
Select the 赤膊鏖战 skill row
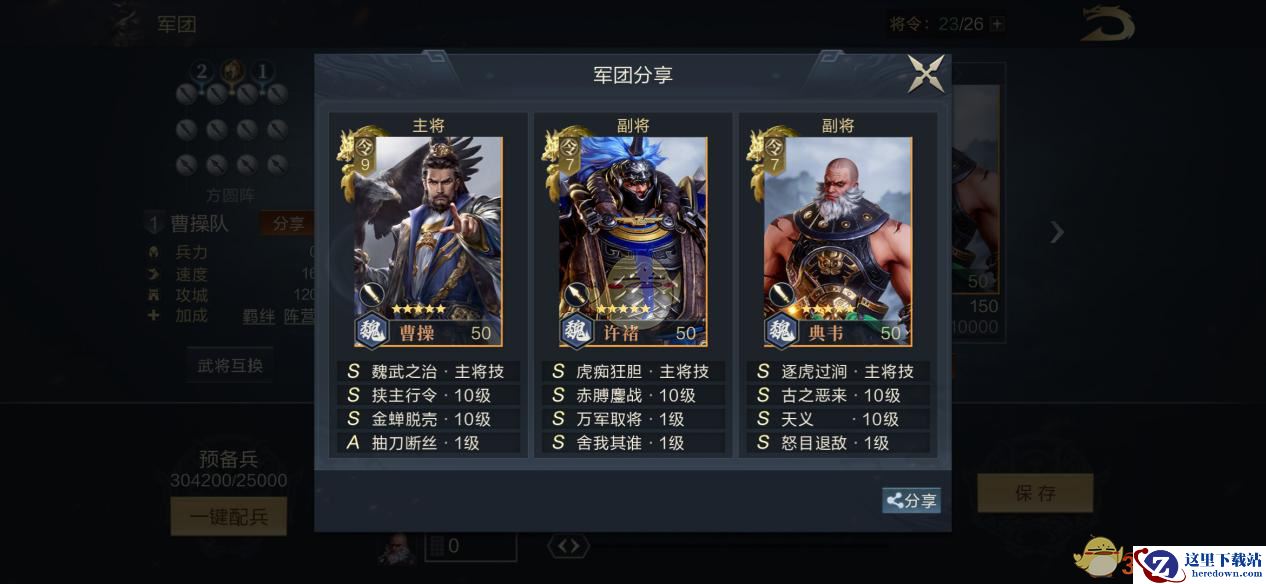tap(632, 395)
